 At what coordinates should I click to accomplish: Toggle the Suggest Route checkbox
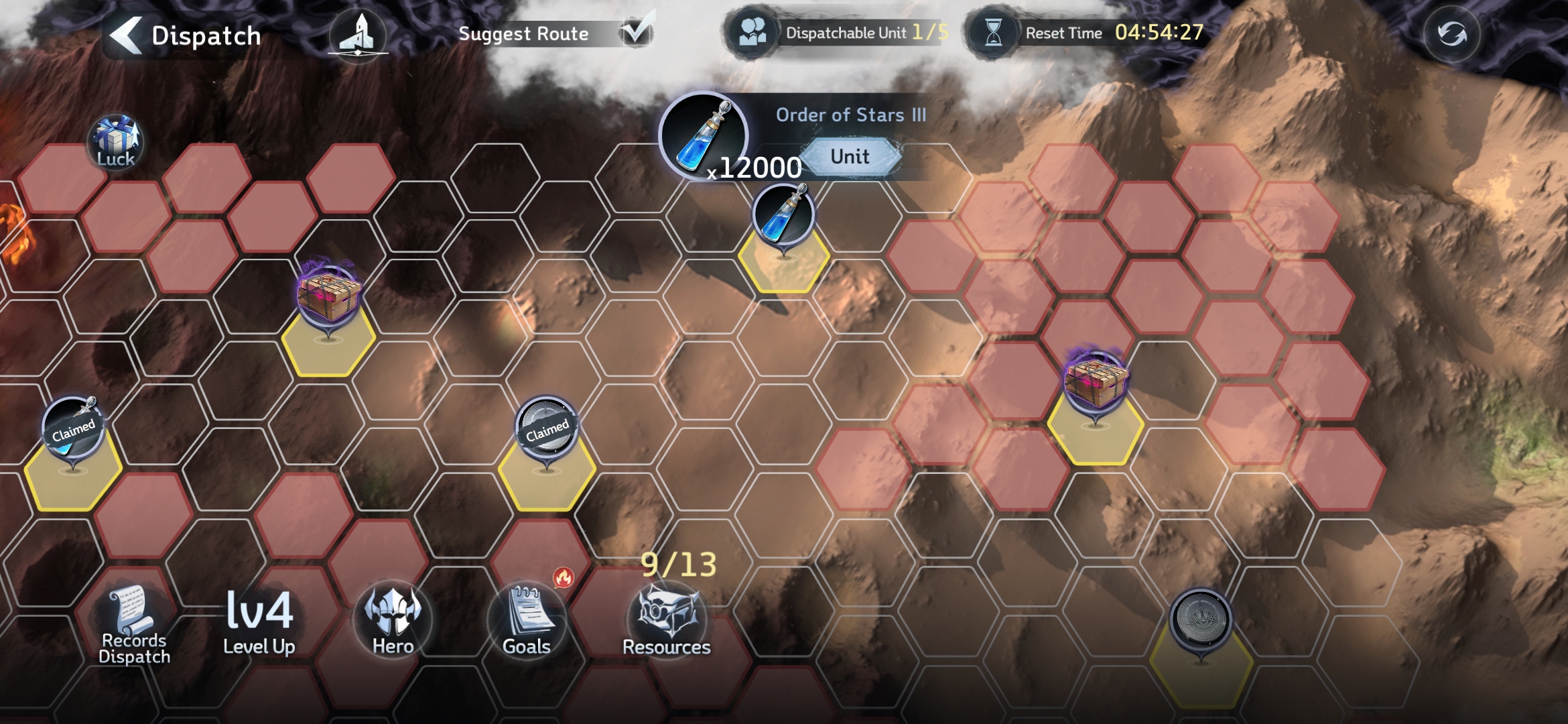coord(635,32)
